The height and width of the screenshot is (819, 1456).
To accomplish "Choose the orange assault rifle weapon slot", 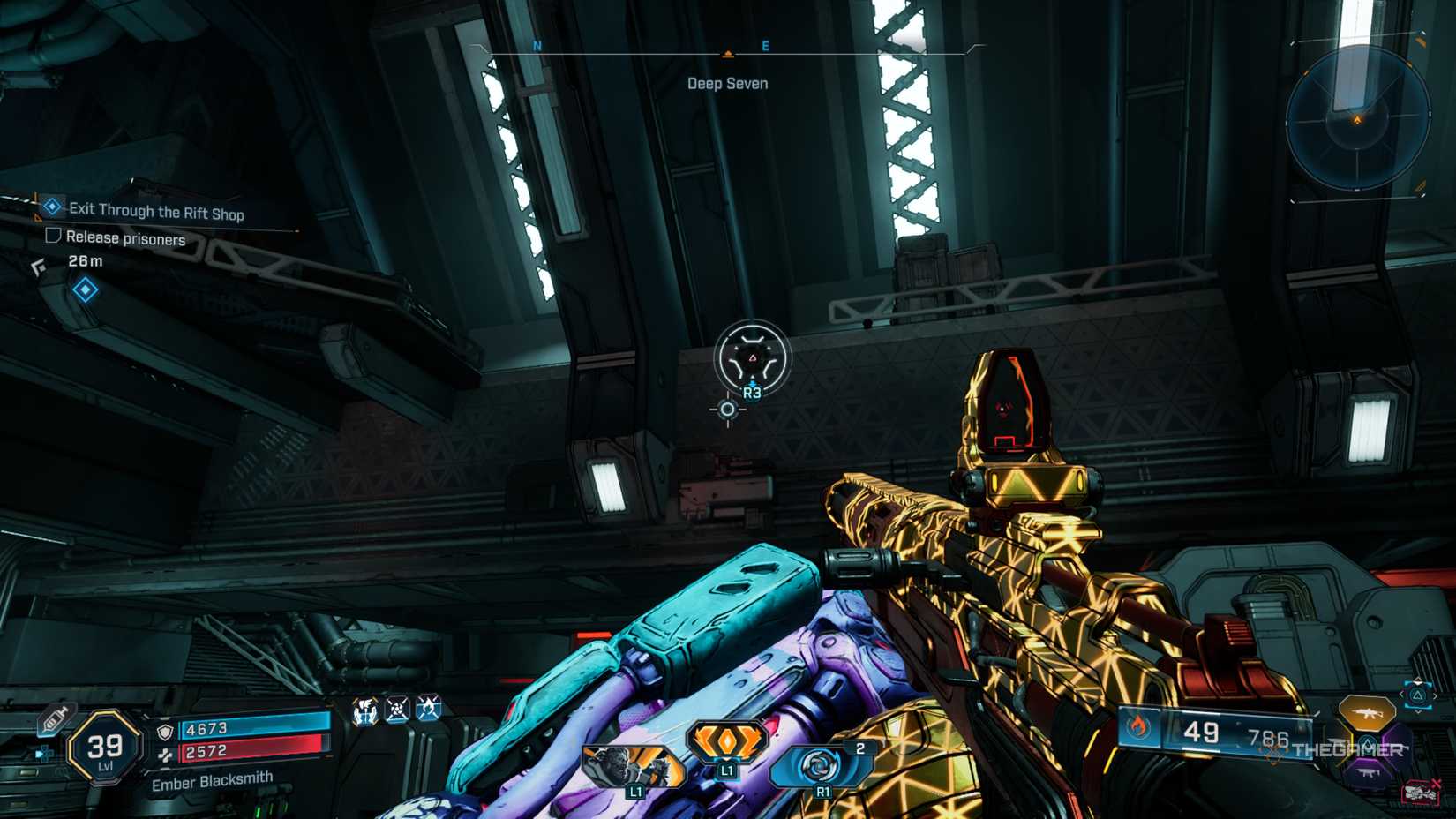I will click(1366, 710).
